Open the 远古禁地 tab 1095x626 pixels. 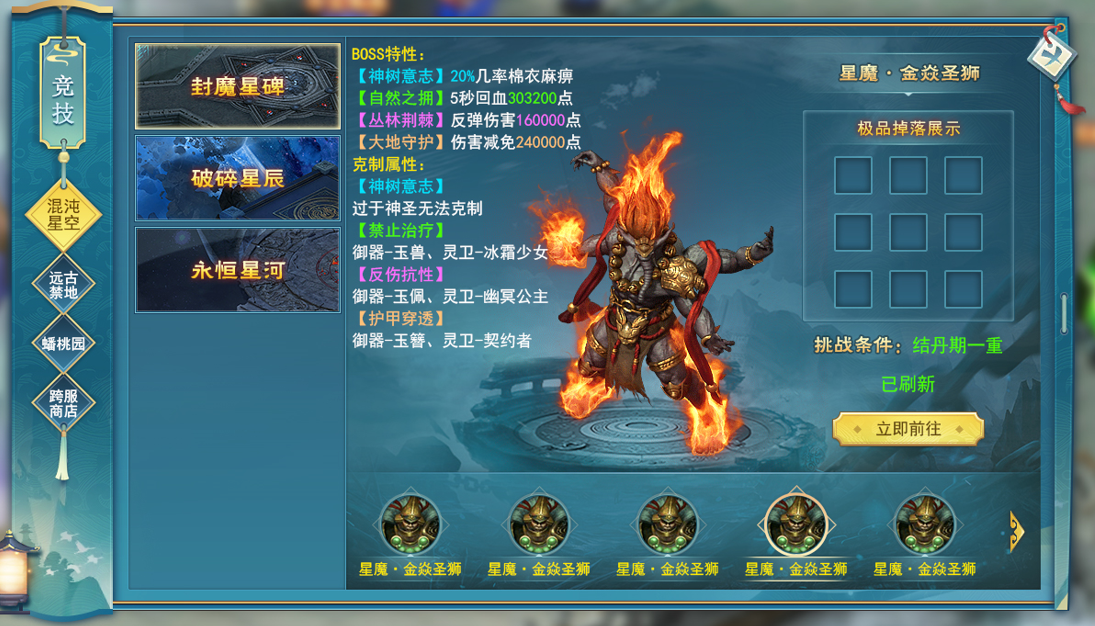pyautogui.click(x=62, y=285)
